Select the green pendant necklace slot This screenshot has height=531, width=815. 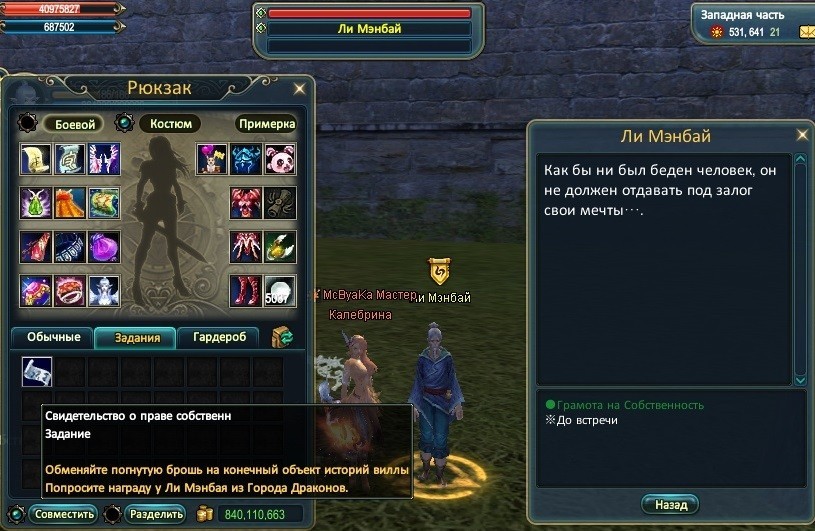coord(37,203)
